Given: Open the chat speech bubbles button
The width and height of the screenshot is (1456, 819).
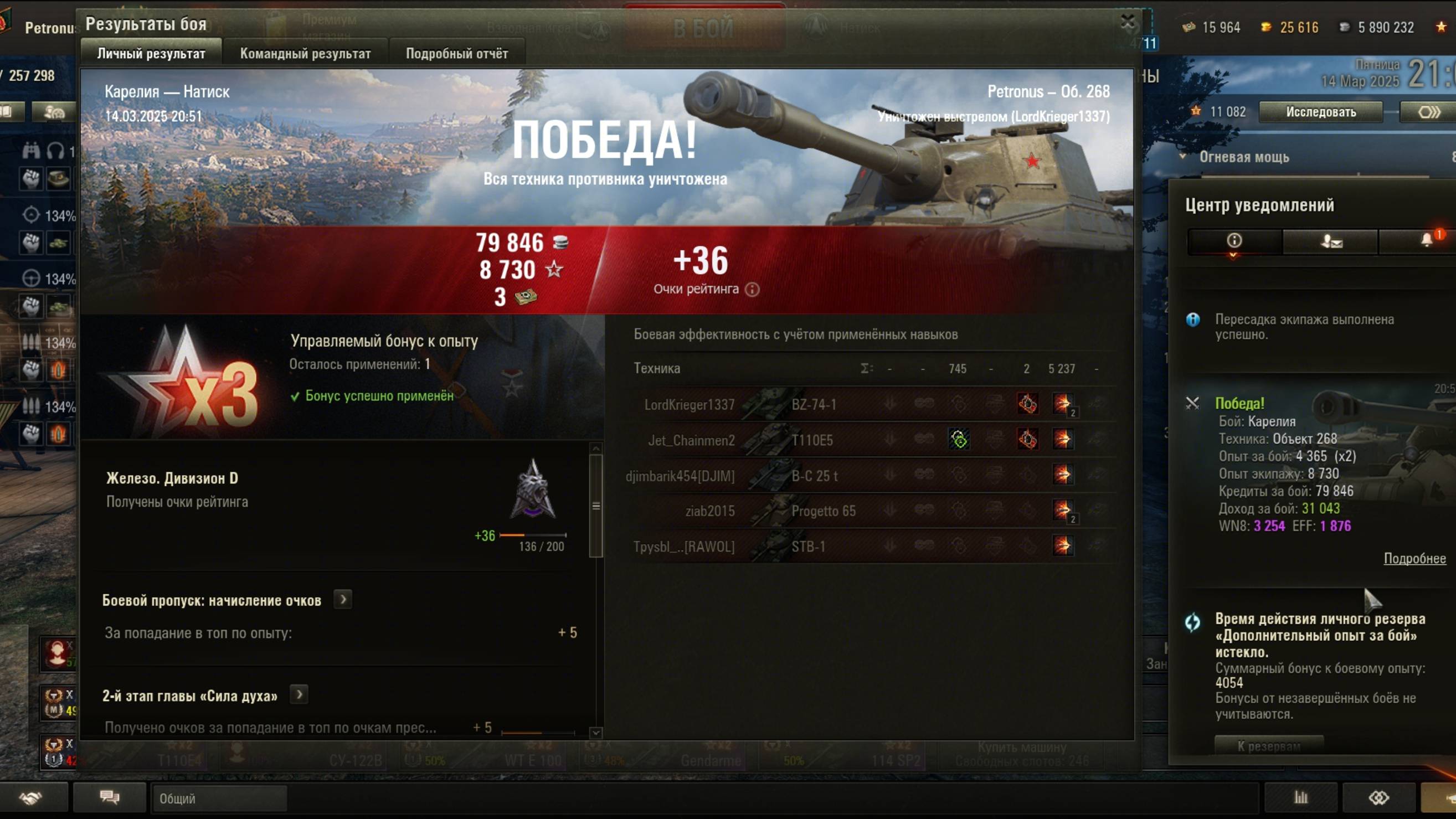Looking at the screenshot, I should tap(110, 797).
